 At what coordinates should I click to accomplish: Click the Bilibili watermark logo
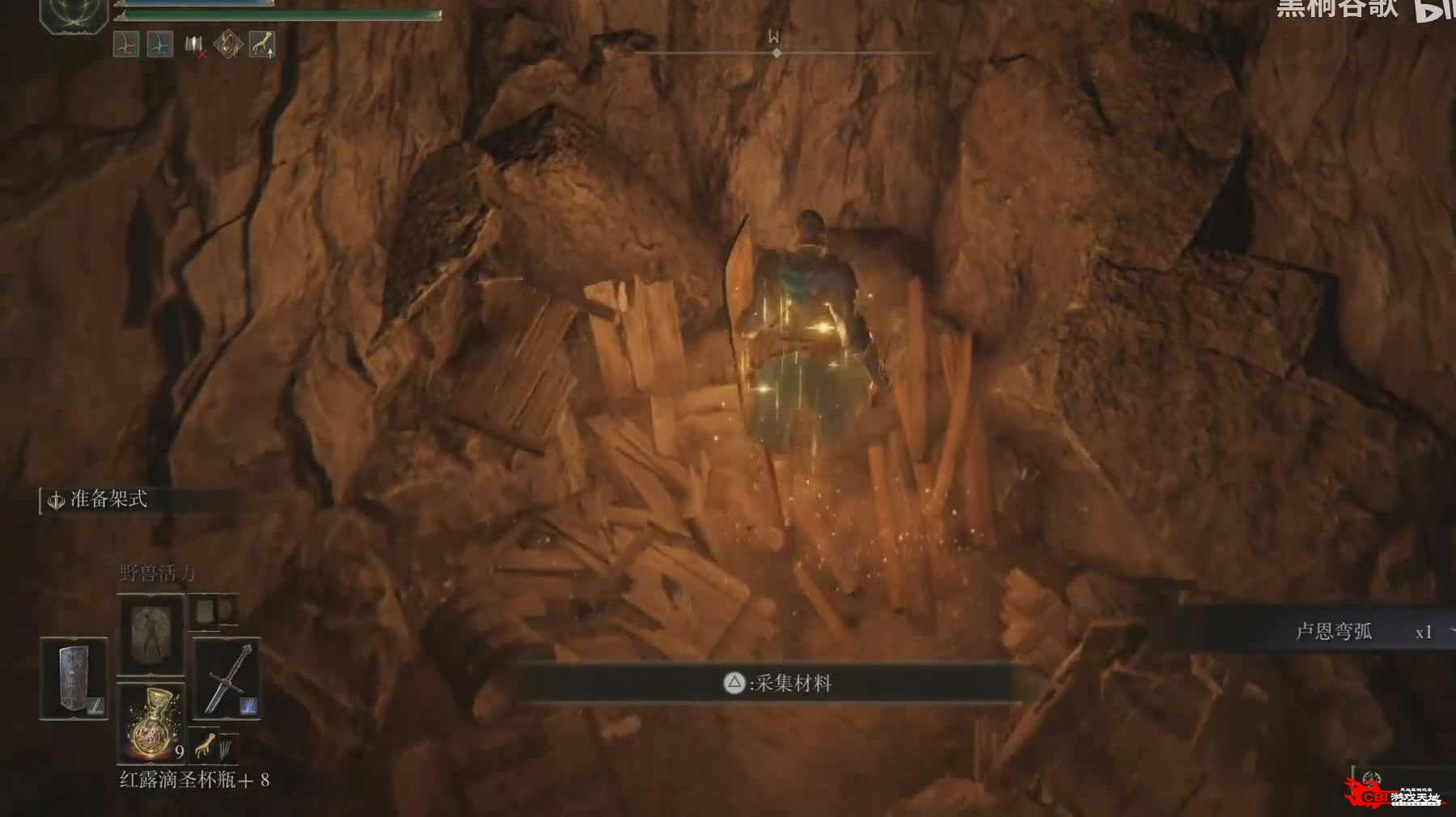[1434, 10]
